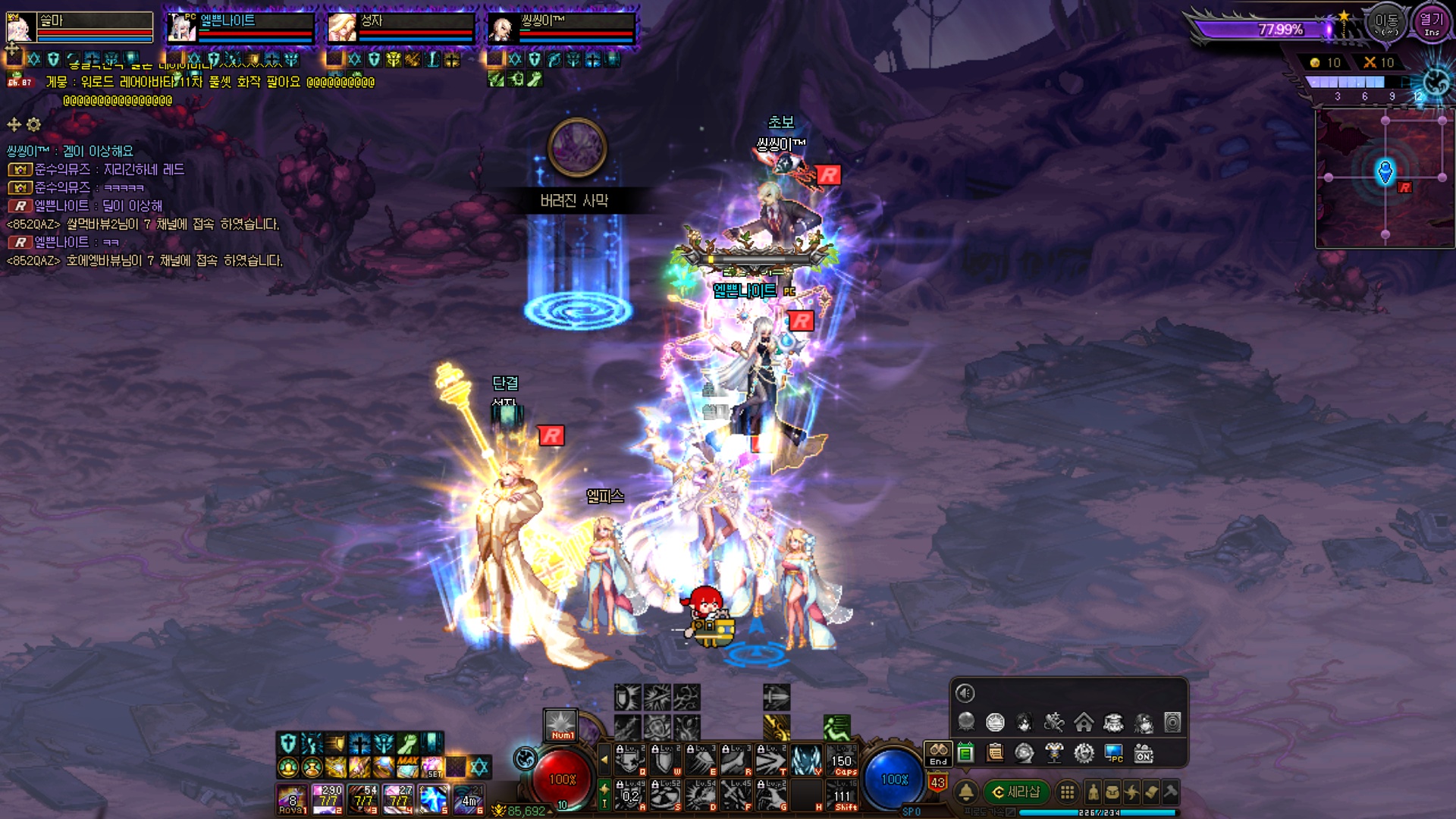
Task: Open the 열기 Ins button
Action: [x=1431, y=24]
